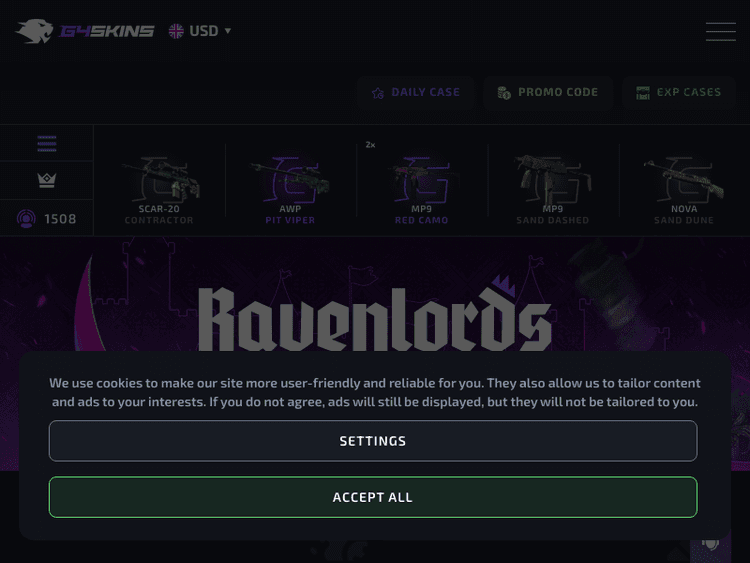This screenshot has width=750, height=563.
Task: Accept all cookies
Action: coord(373,497)
